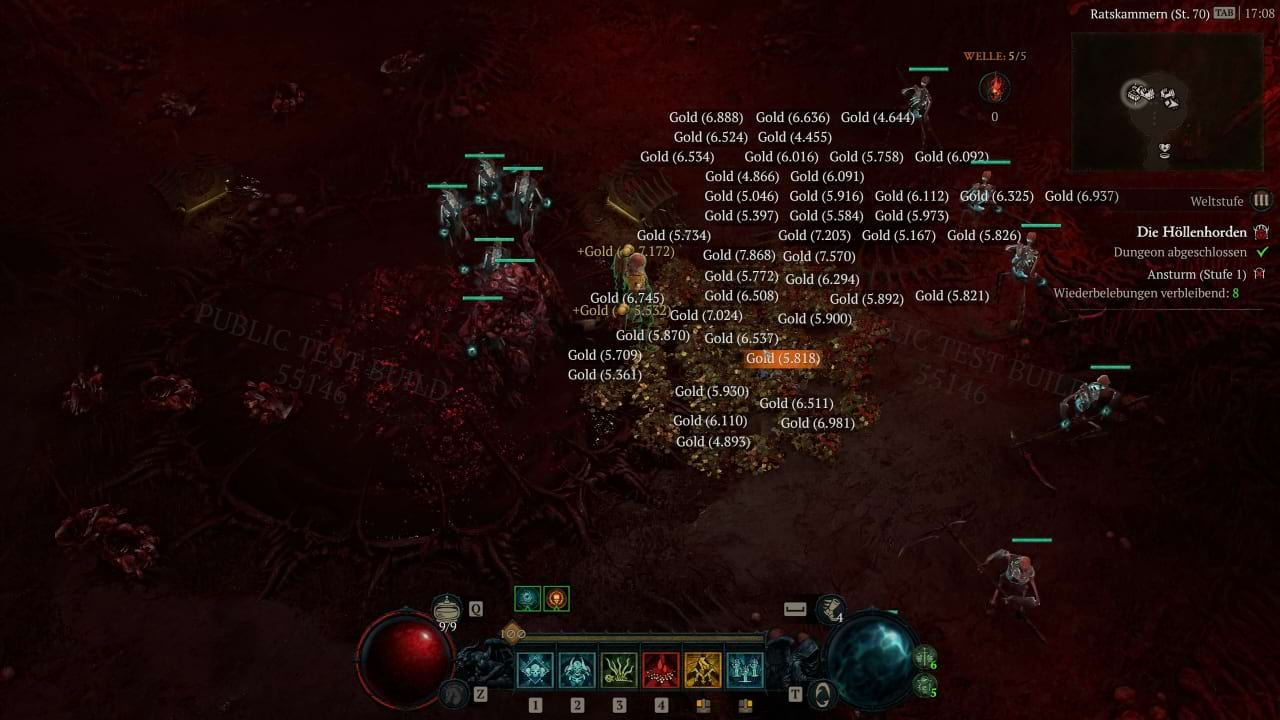Image resolution: width=1280 pixels, height=720 pixels.
Task: Click the Weltstufe III world tier icon
Action: pos(1262,201)
